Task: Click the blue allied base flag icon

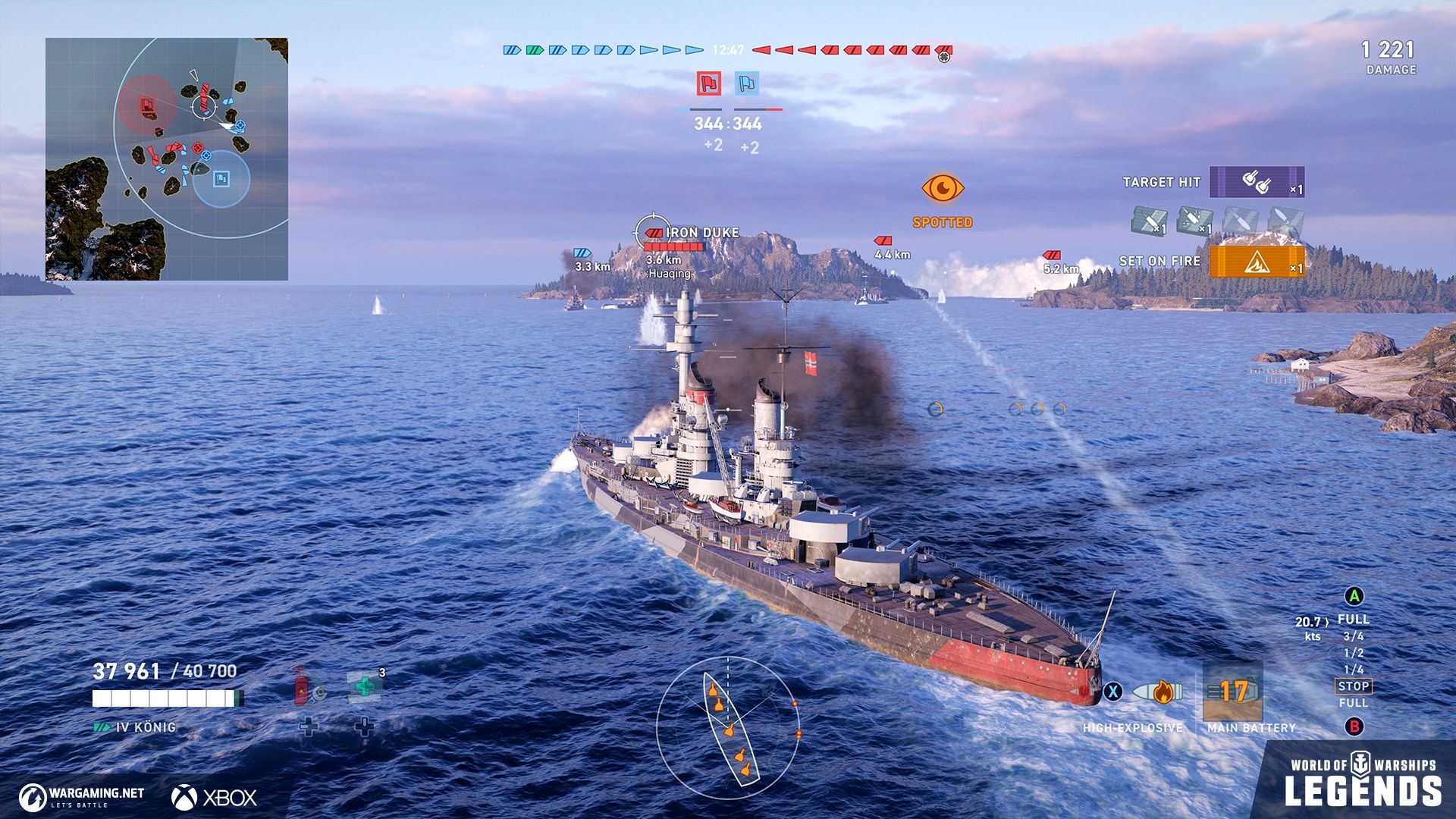Action: coord(747,83)
